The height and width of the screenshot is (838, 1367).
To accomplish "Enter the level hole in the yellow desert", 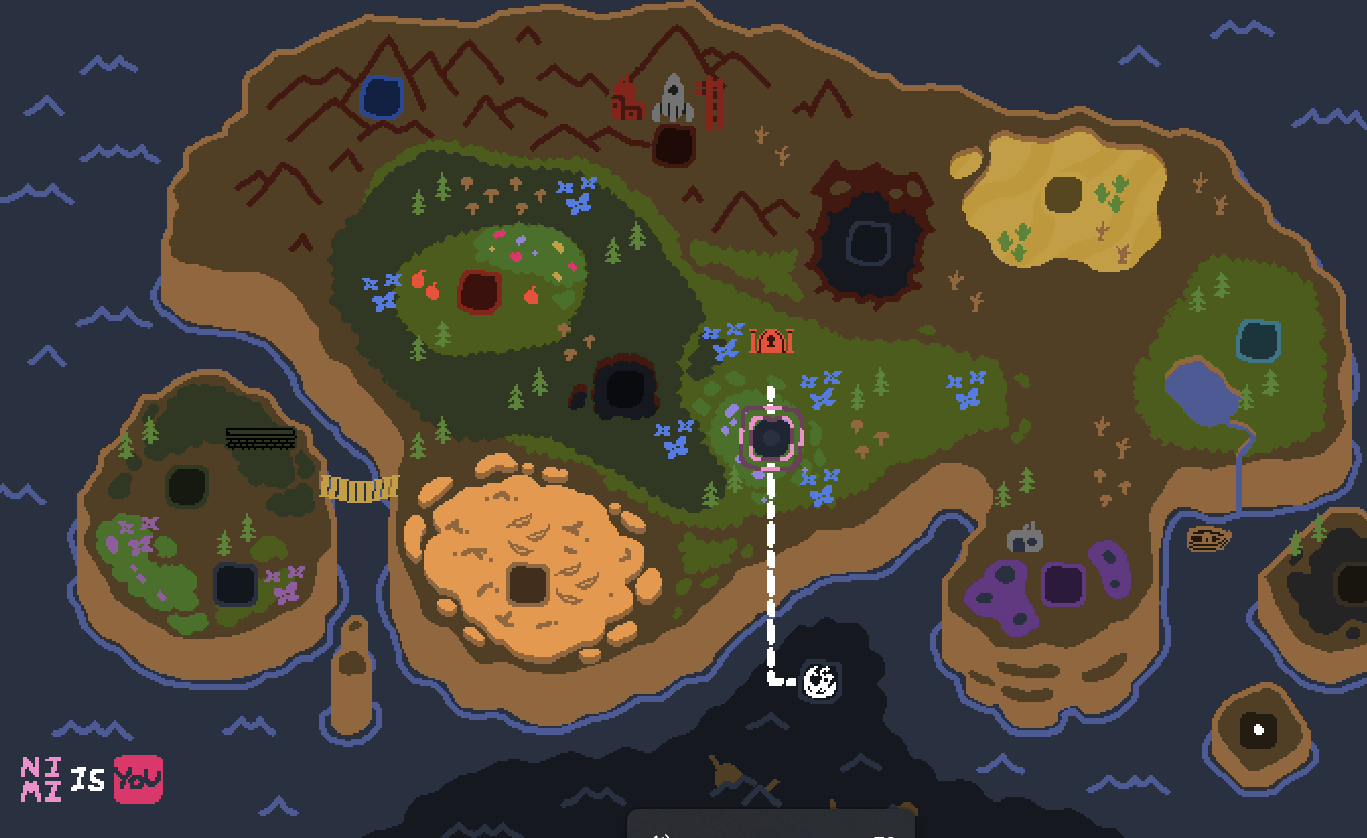I will tap(1063, 193).
